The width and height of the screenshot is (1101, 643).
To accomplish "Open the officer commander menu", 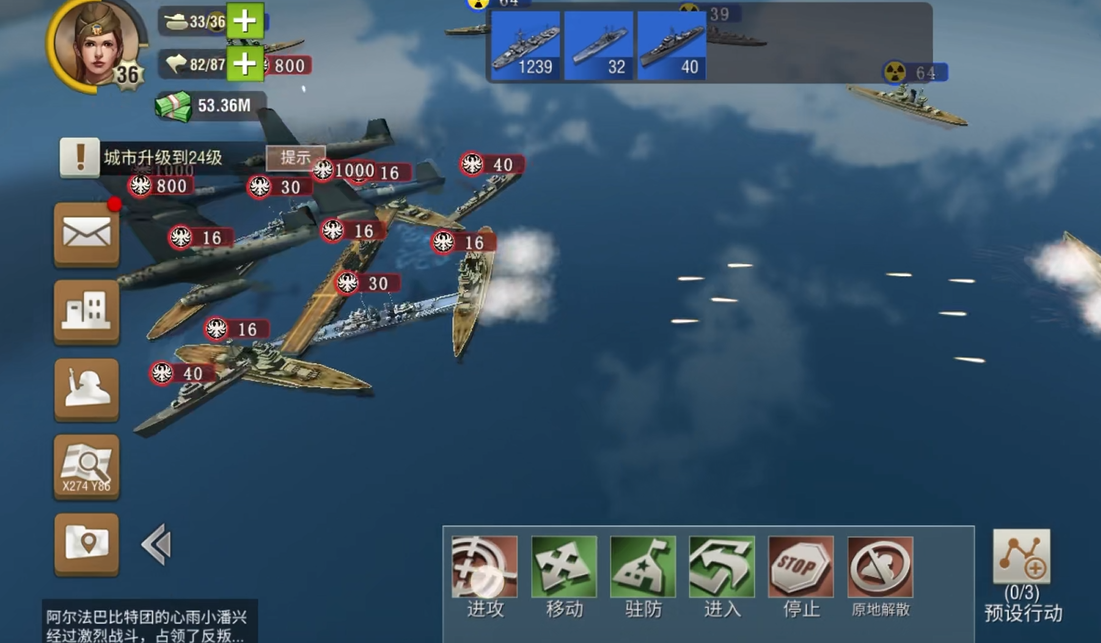I will coord(86,389).
